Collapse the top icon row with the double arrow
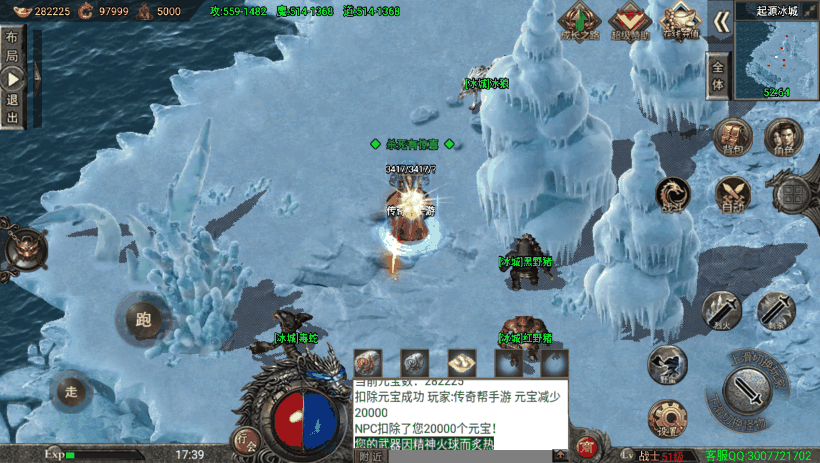The height and width of the screenshot is (463, 820). click(720, 20)
